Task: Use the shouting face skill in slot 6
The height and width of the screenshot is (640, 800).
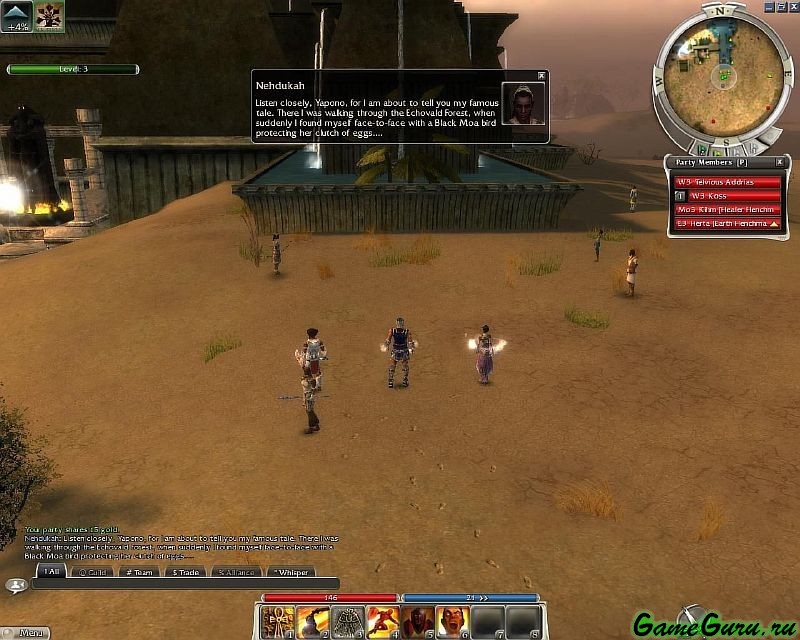Action: pyautogui.click(x=452, y=622)
